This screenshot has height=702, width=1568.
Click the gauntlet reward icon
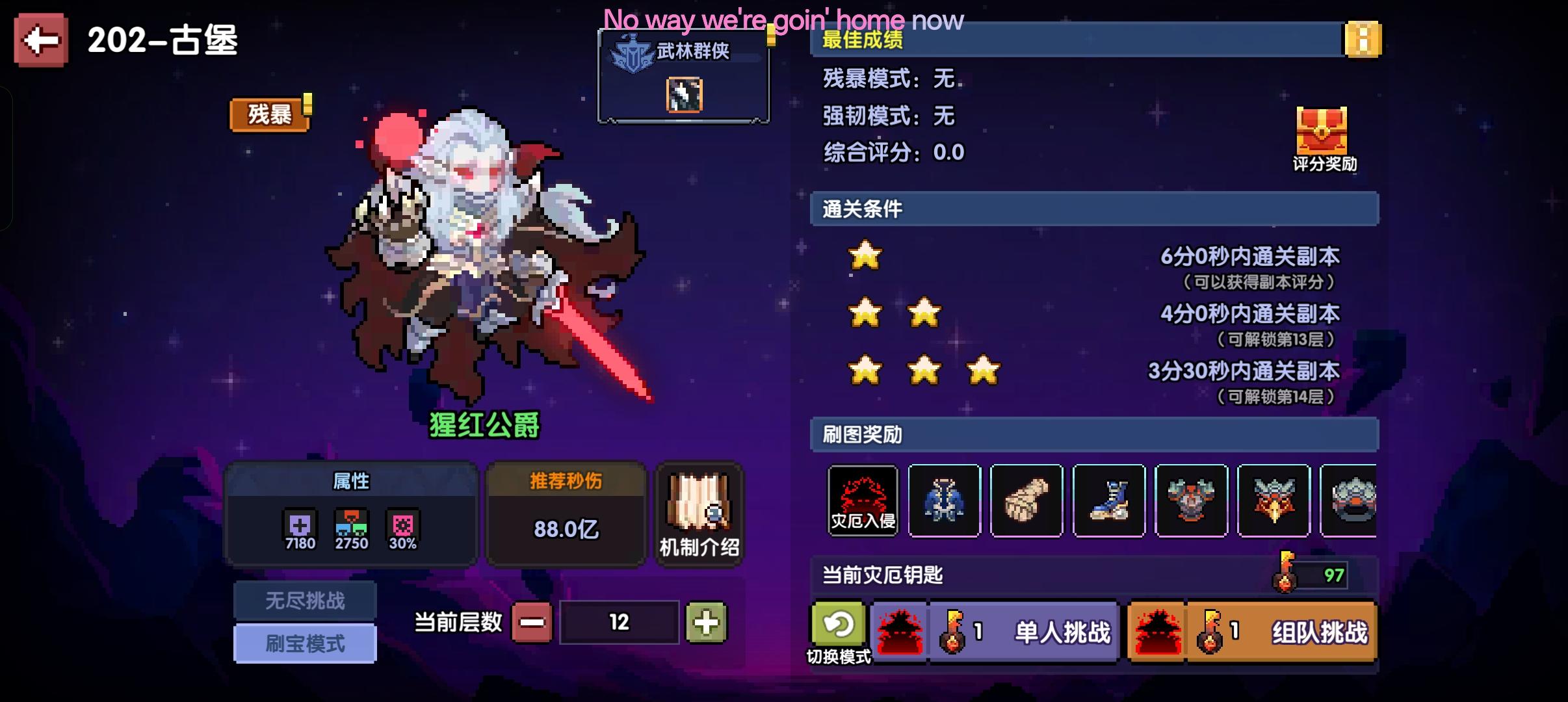(x=1027, y=500)
